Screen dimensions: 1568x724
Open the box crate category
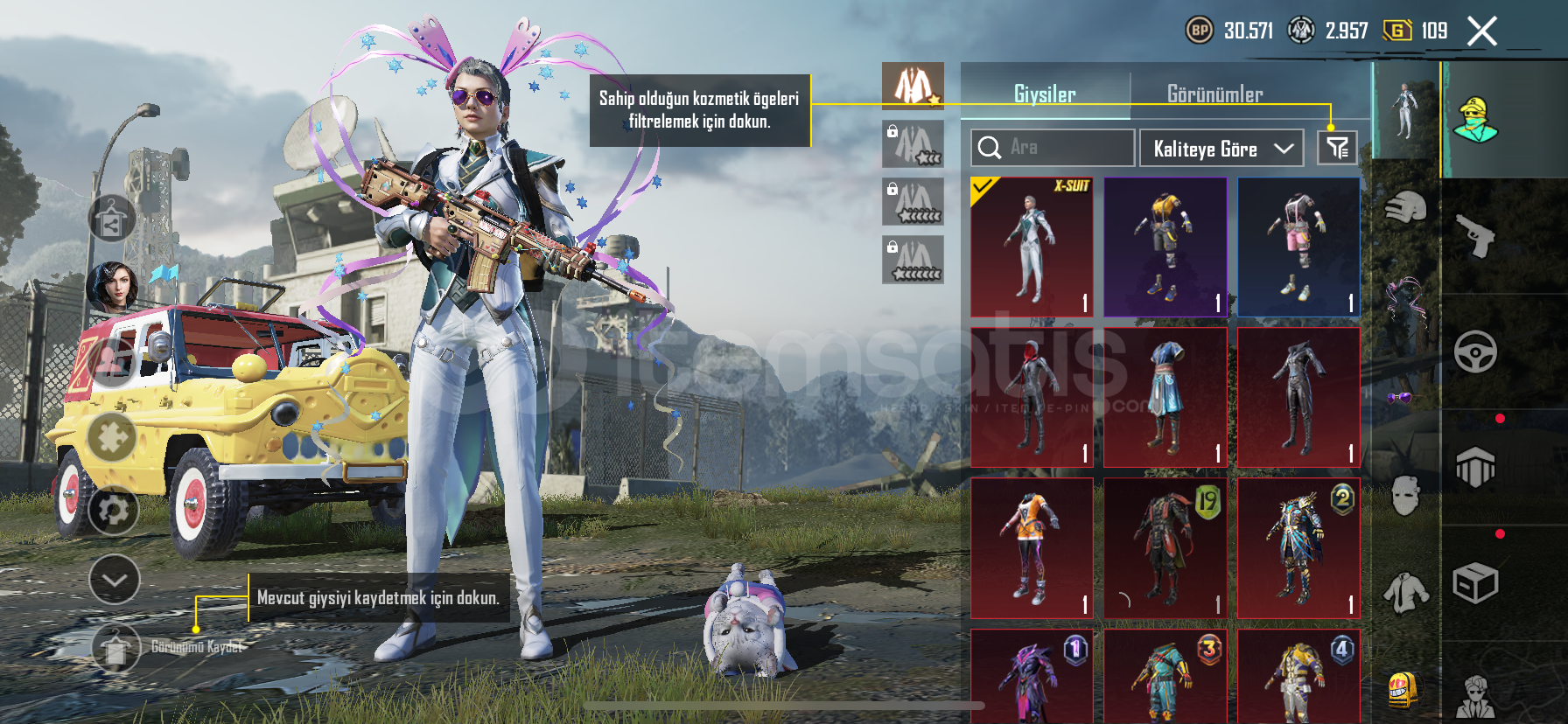[x=1475, y=582]
